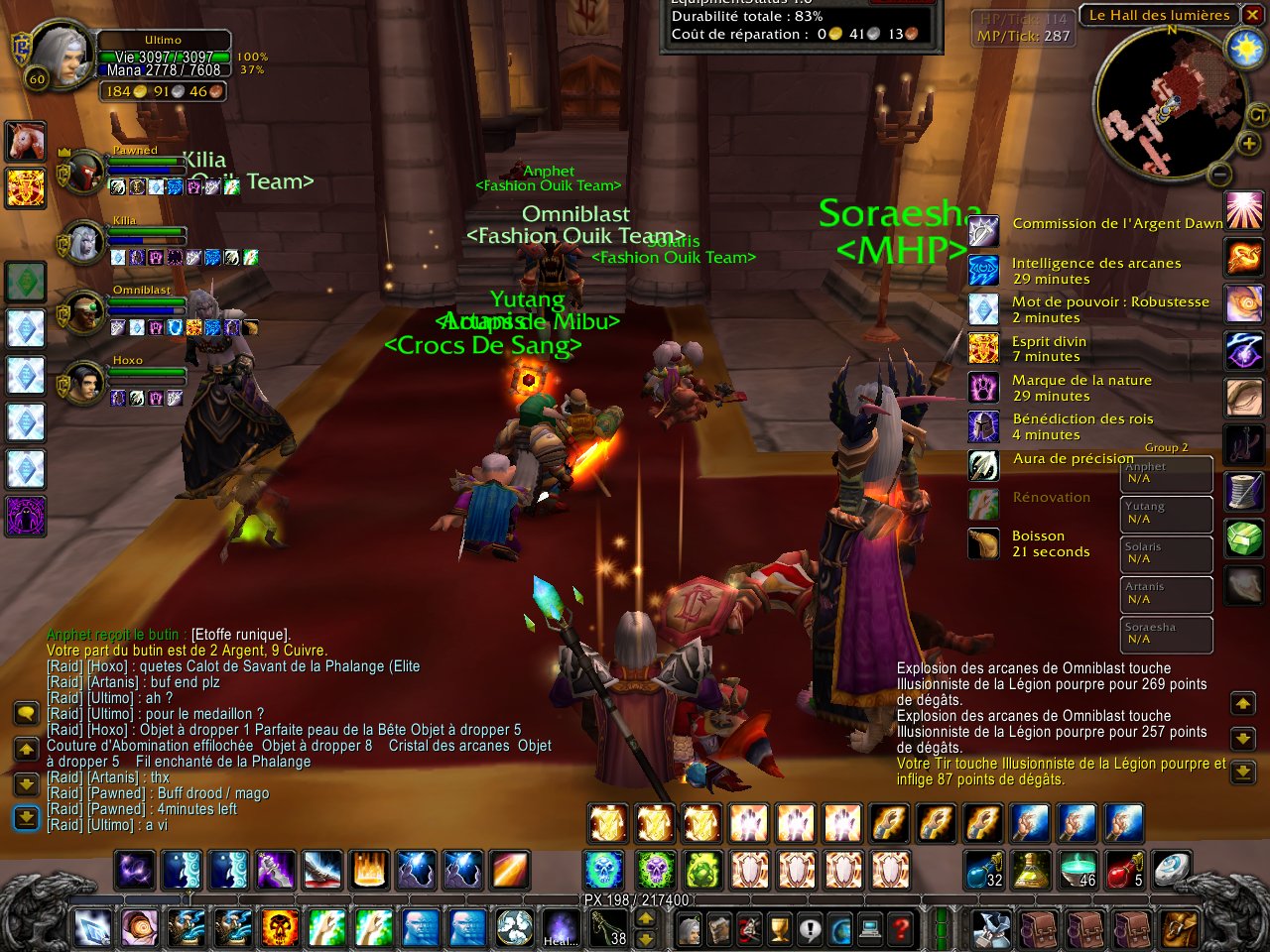
Task: Use the red potion with count 5
Action: coord(1125,870)
